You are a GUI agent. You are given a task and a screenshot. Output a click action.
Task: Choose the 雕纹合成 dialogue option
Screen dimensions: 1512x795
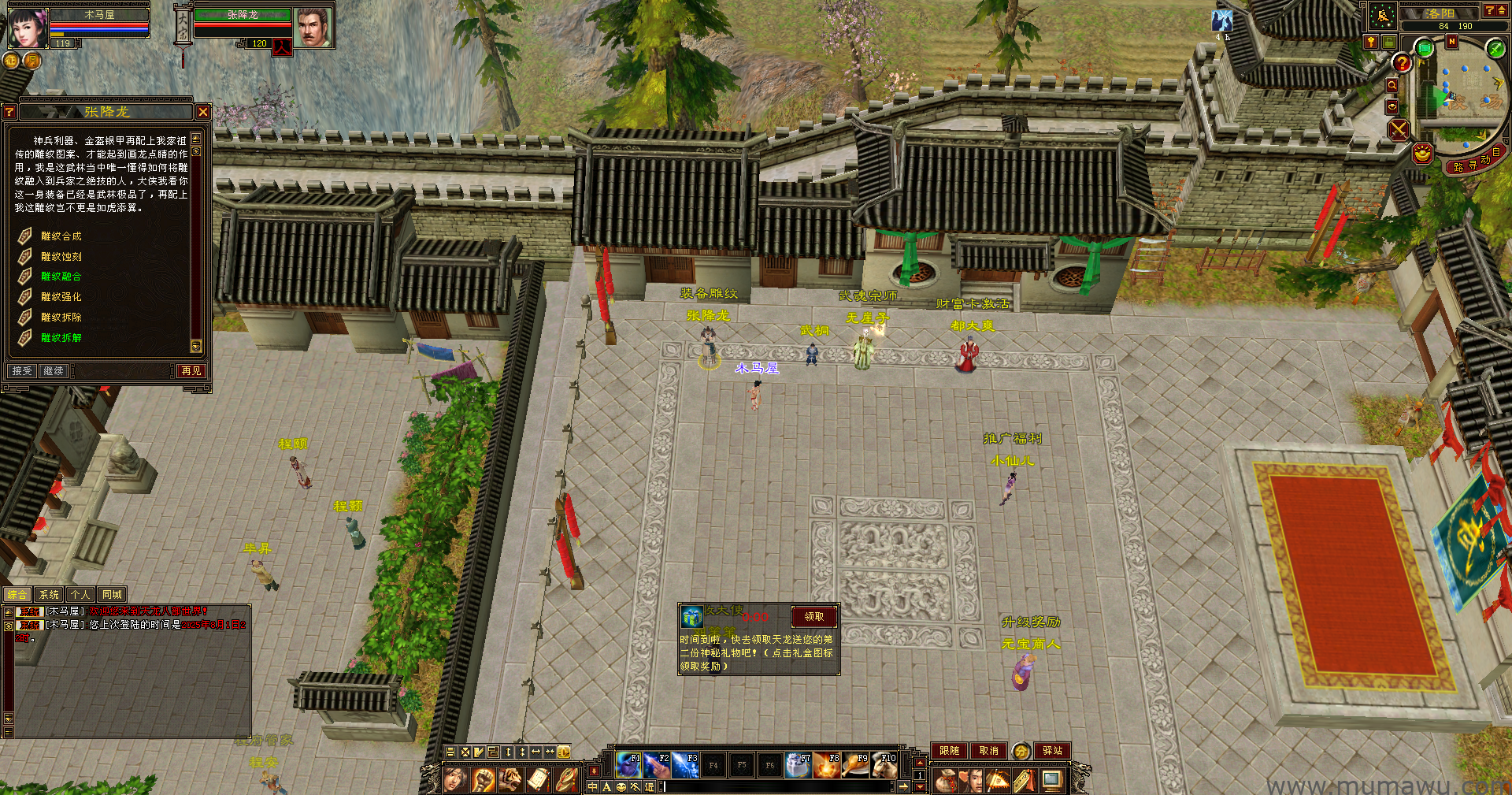pyautogui.click(x=61, y=236)
